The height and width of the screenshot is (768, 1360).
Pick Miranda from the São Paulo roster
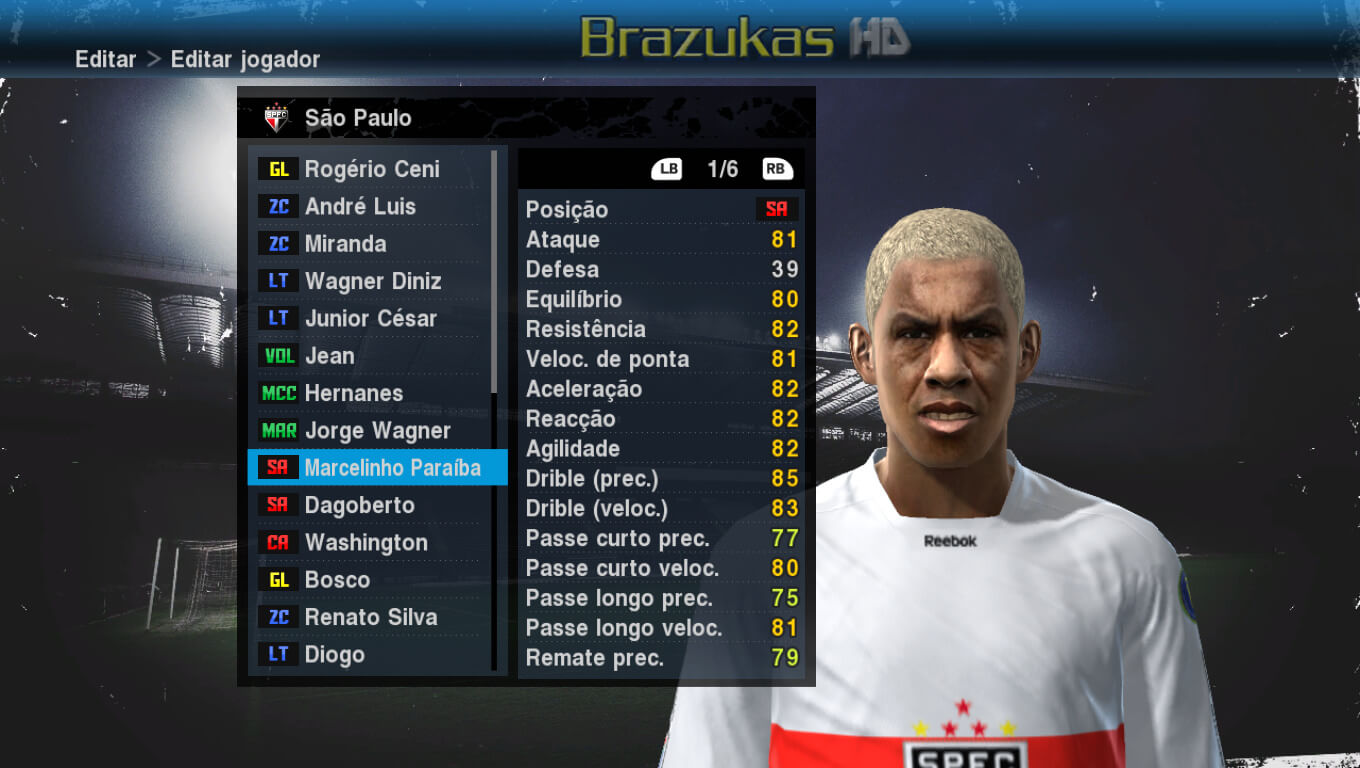(x=345, y=244)
